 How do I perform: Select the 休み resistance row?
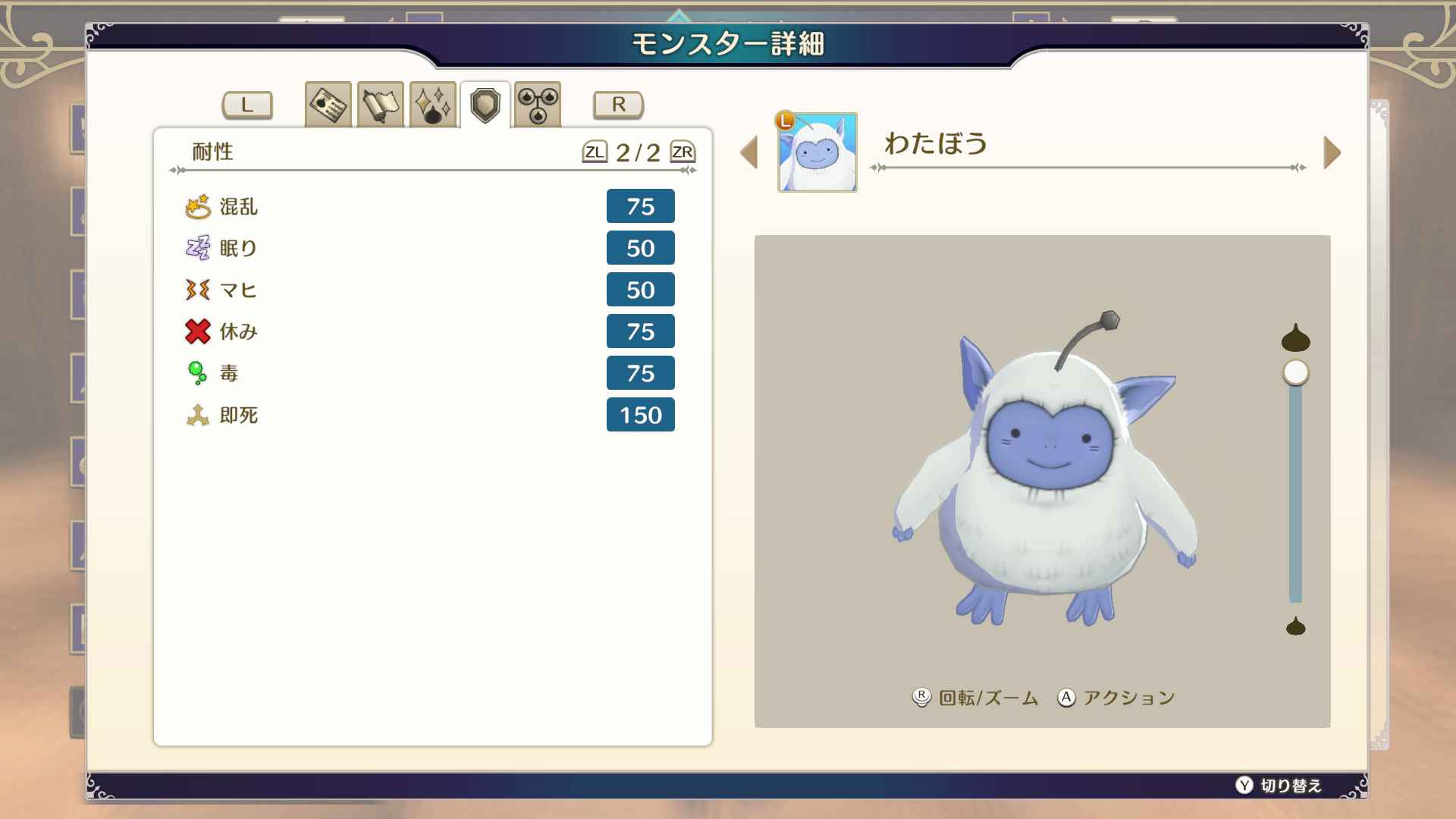point(429,331)
